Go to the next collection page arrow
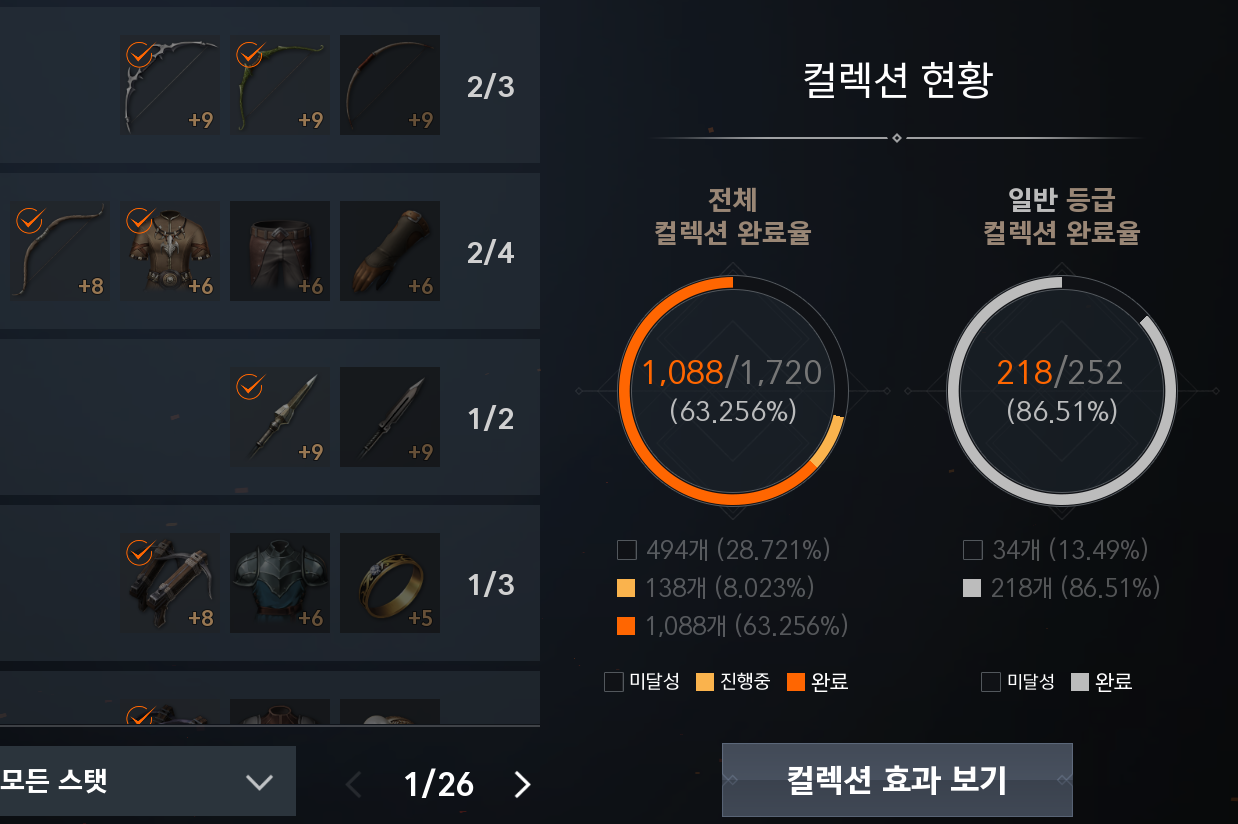 pos(522,785)
